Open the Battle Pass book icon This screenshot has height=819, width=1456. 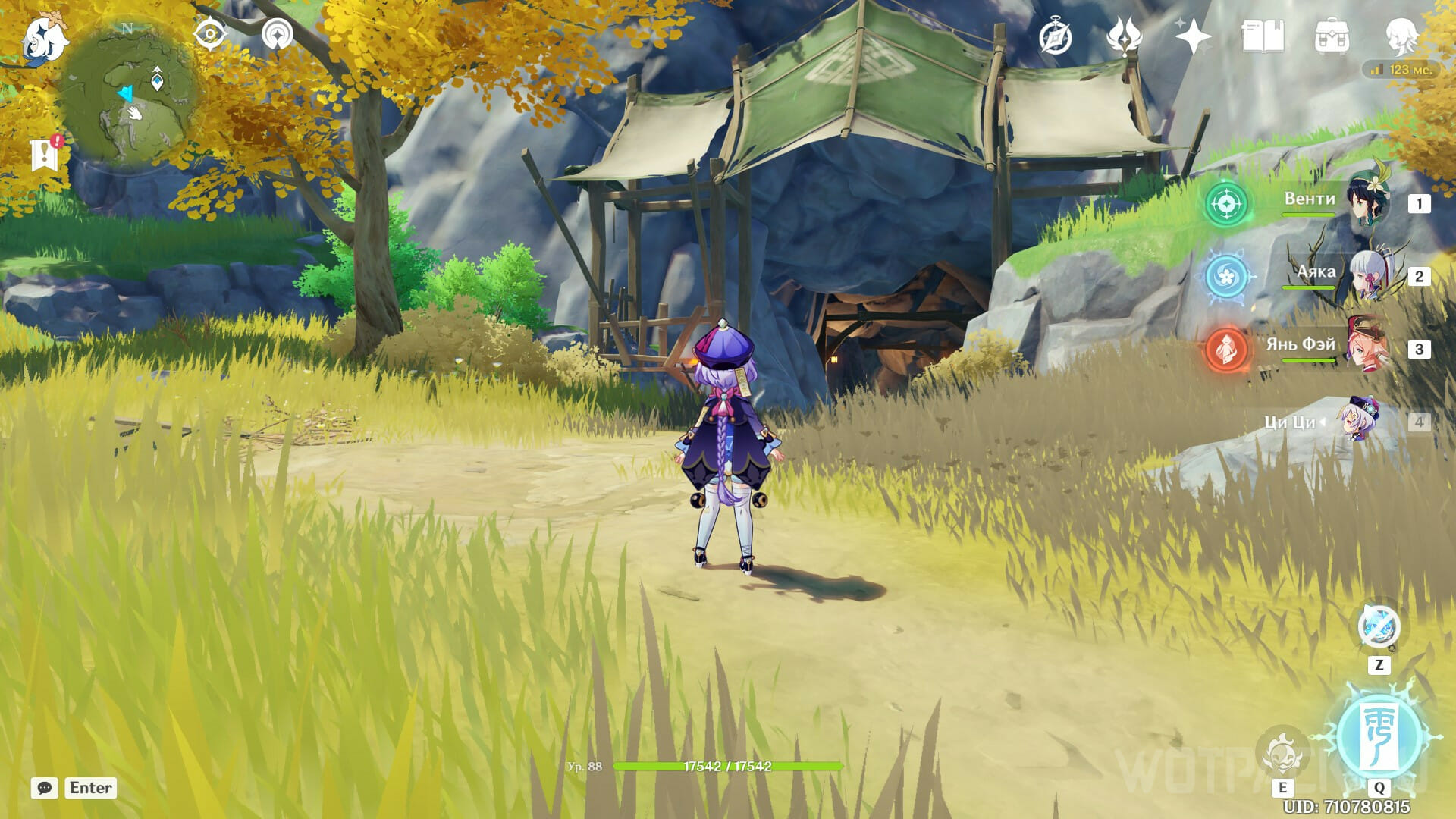(1262, 36)
